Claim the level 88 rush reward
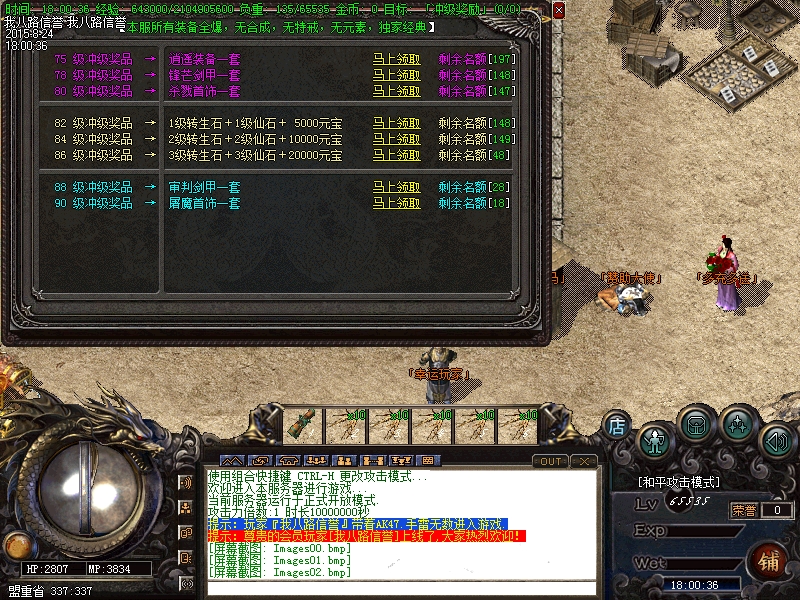The height and width of the screenshot is (600, 800). 396,187
